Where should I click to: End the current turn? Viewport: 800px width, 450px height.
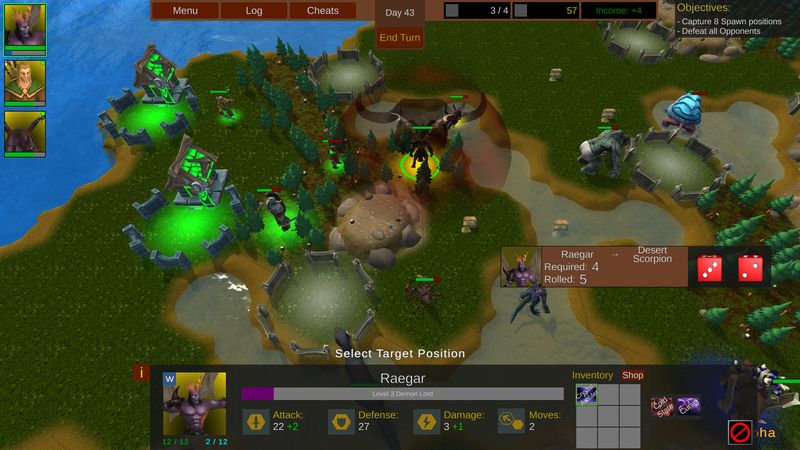[x=399, y=38]
